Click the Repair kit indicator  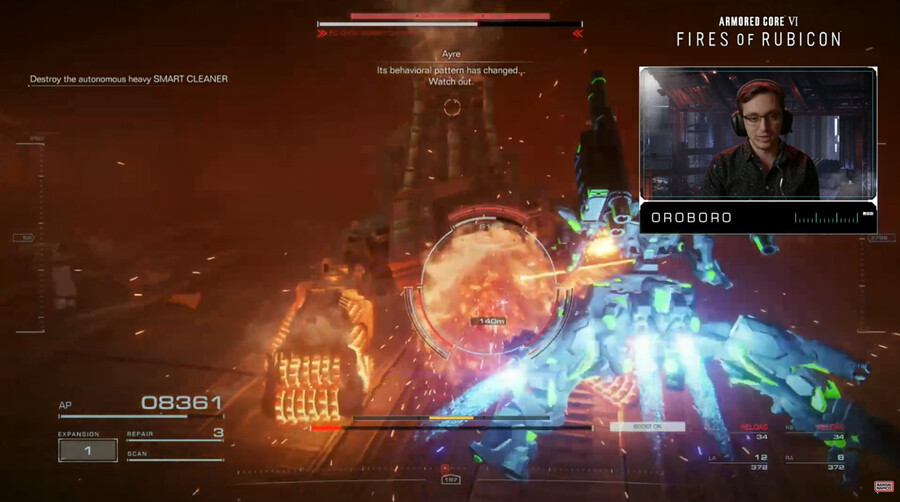(x=174, y=435)
